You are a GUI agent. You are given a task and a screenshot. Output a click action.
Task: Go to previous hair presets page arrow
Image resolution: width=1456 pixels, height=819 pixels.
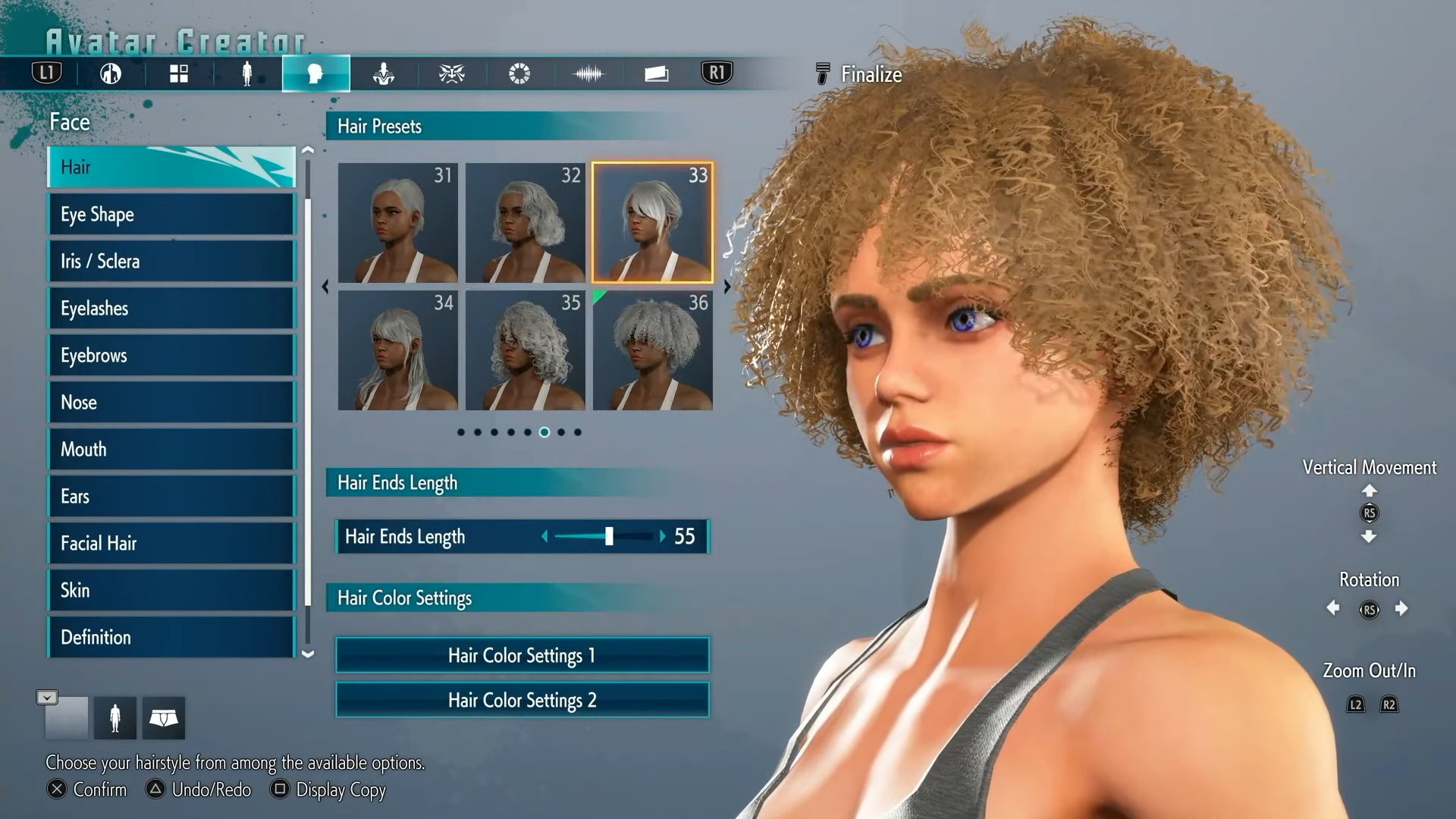(x=325, y=287)
